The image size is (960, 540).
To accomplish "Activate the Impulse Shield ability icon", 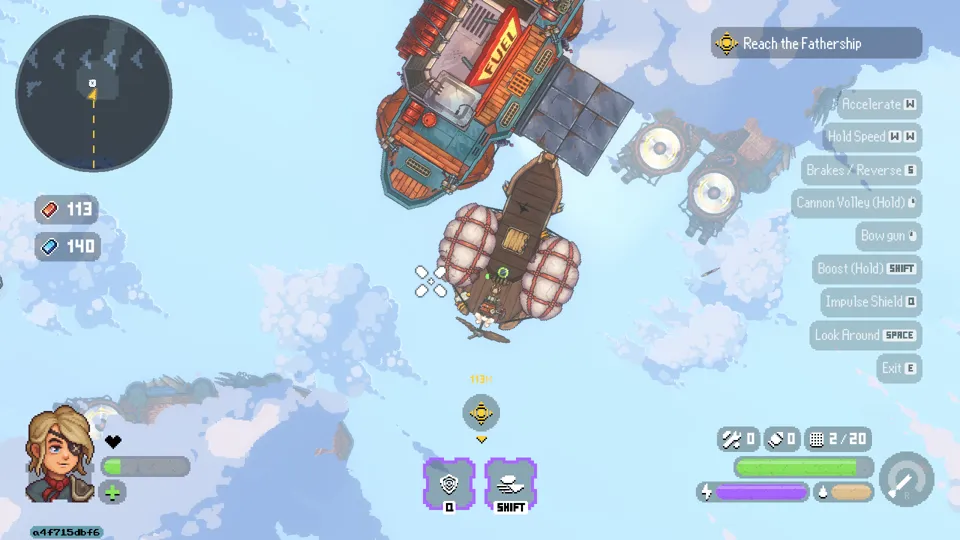I will [449, 484].
